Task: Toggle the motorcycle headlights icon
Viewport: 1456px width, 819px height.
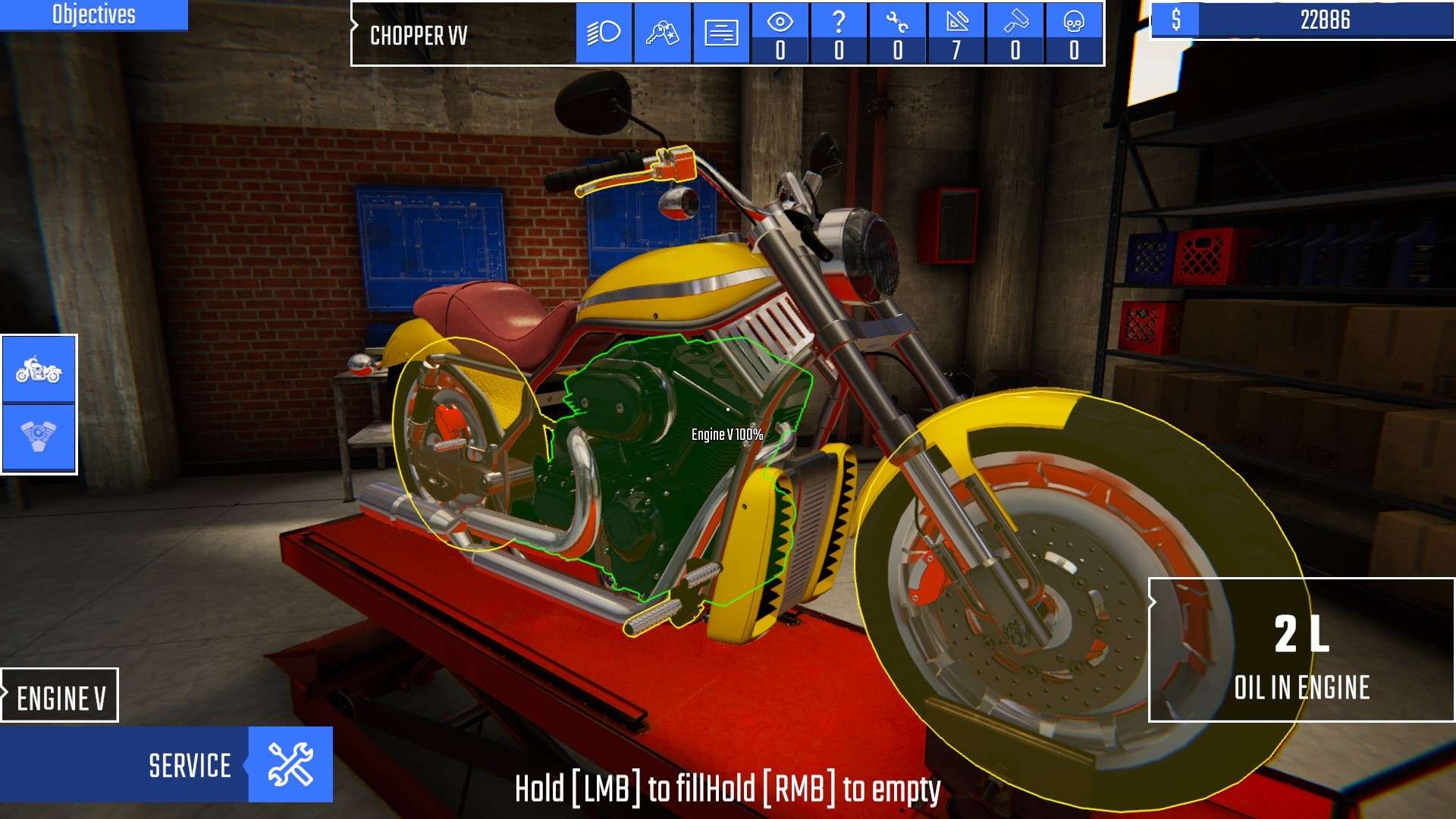Action: [603, 32]
